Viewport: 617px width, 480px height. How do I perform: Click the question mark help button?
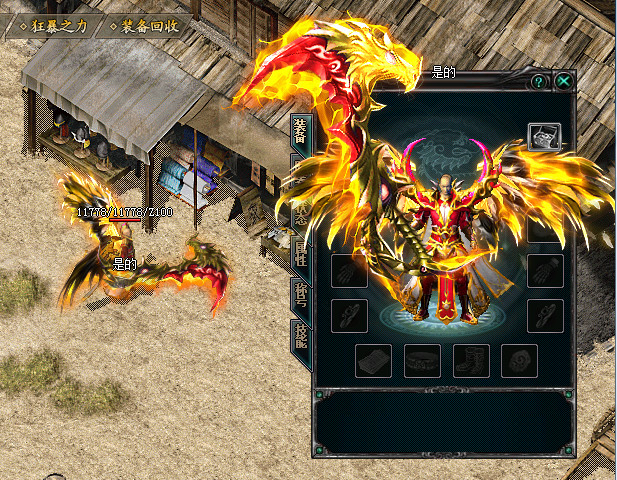click(x=539, y=81)
